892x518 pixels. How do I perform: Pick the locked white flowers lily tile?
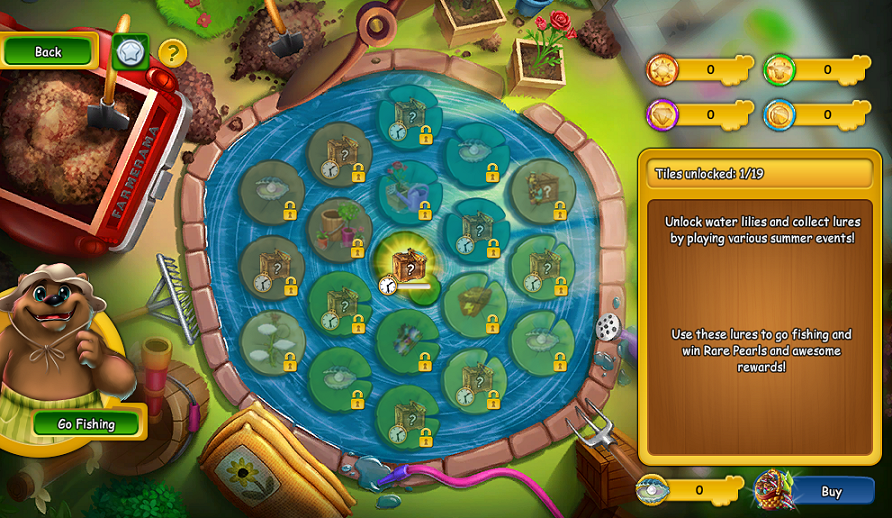tap(271, 340)
